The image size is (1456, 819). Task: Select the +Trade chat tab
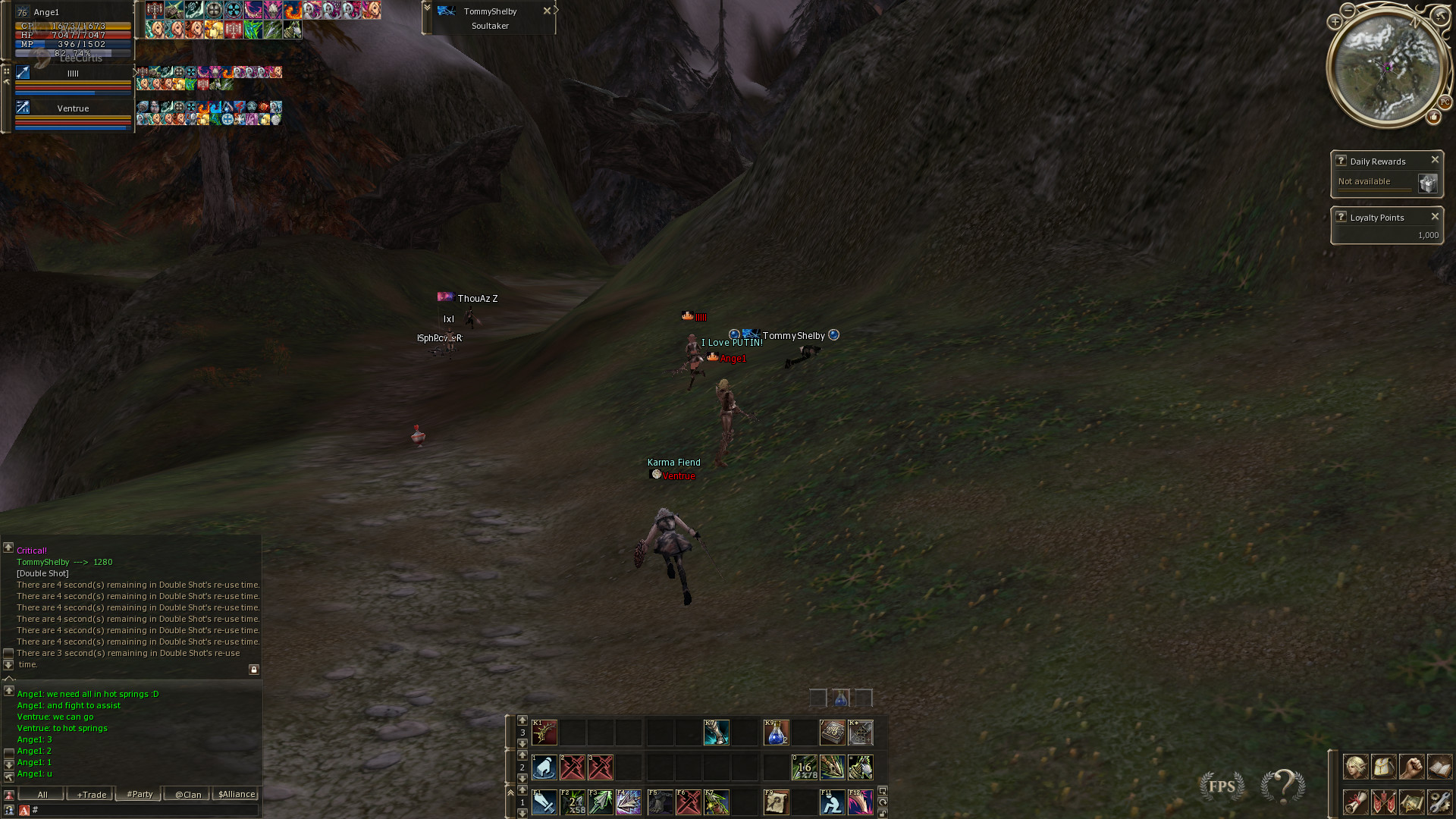tap(91, 794)
